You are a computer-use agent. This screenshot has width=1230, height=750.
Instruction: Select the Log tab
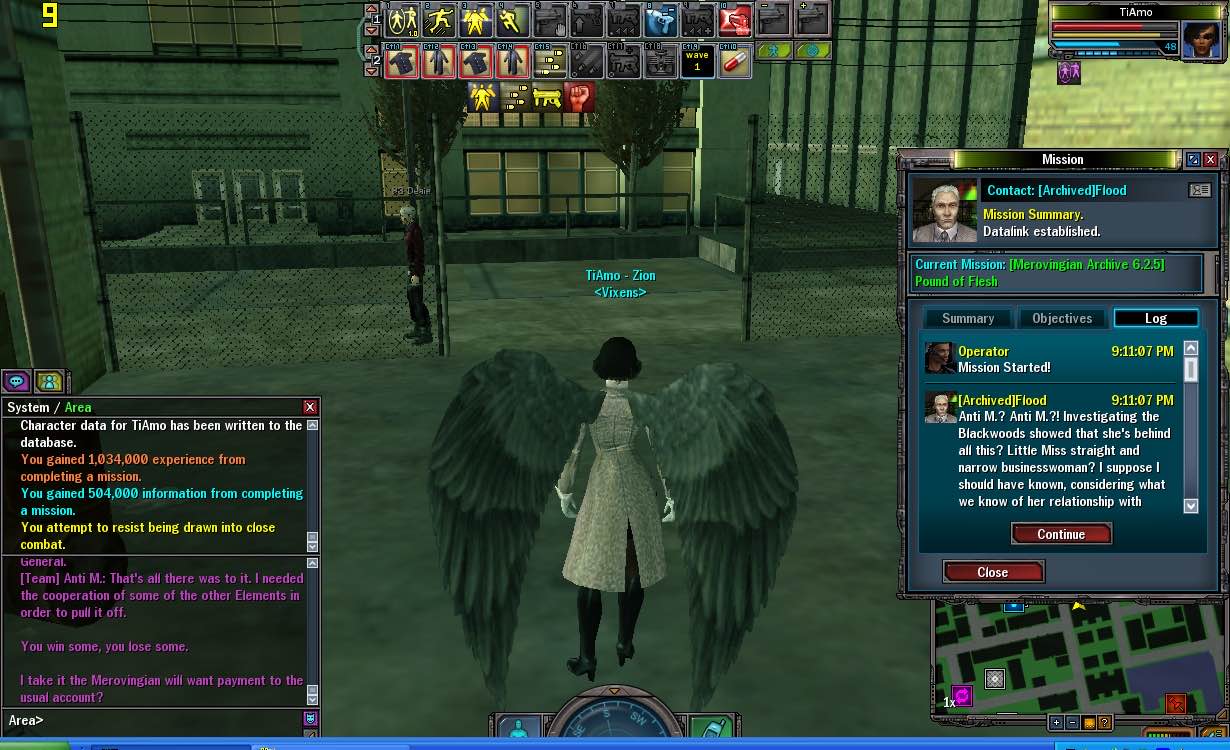click(1155, 318)
